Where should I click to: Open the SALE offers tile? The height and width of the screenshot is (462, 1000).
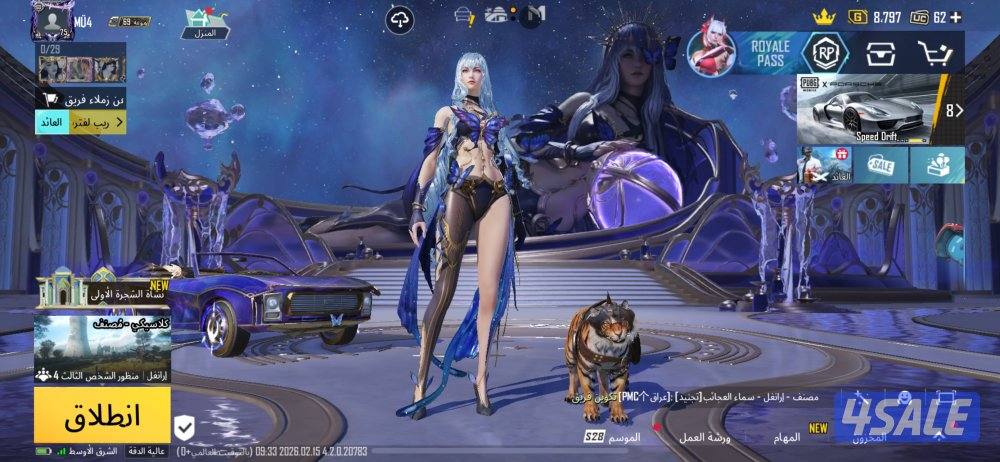click(881, 165)
